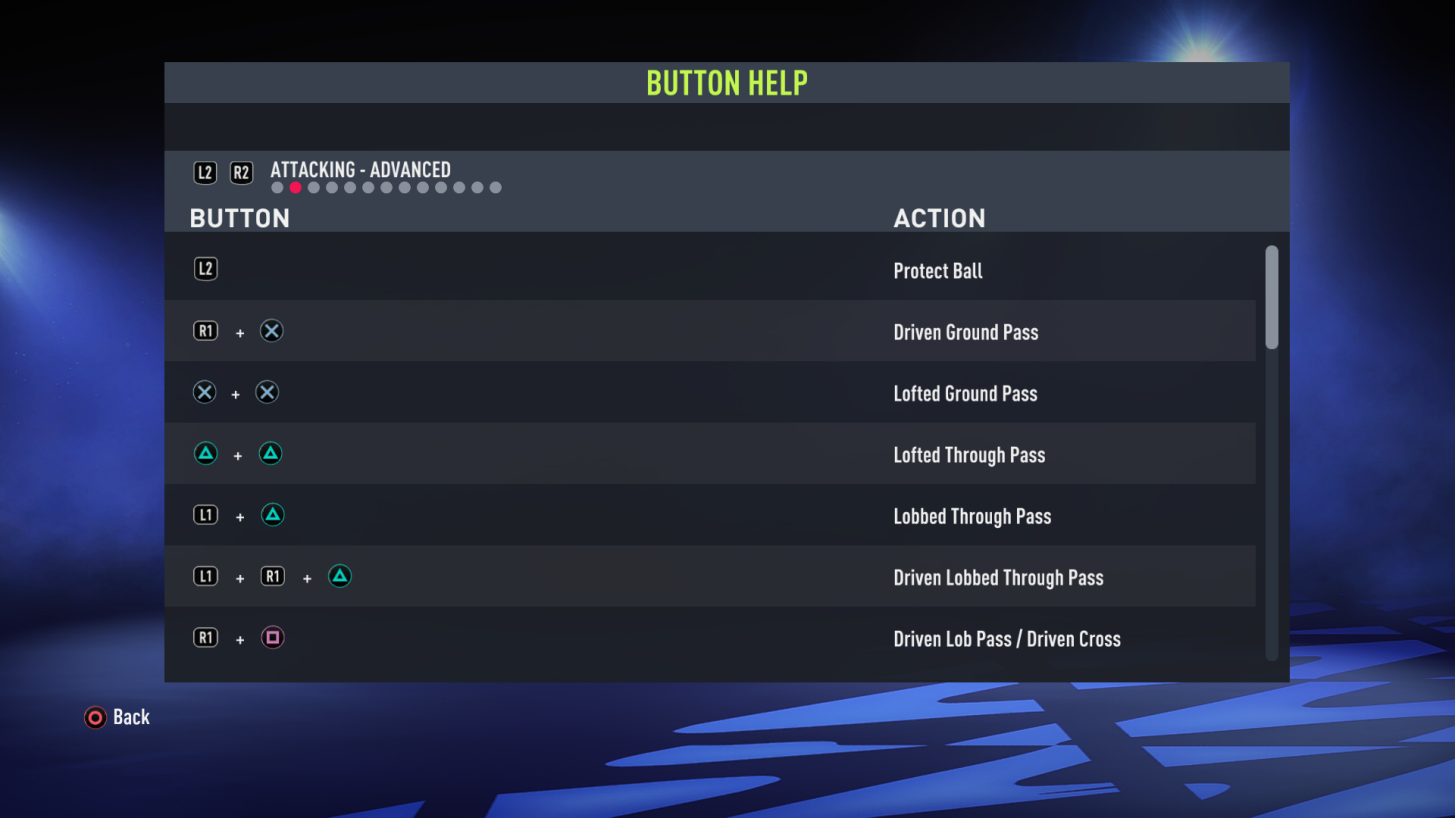Image resolution: width=1455 pixels, height=818 pixels.
Task: Select the Triangle icon in Lofted Through Pass row
Action: point(205,453)
